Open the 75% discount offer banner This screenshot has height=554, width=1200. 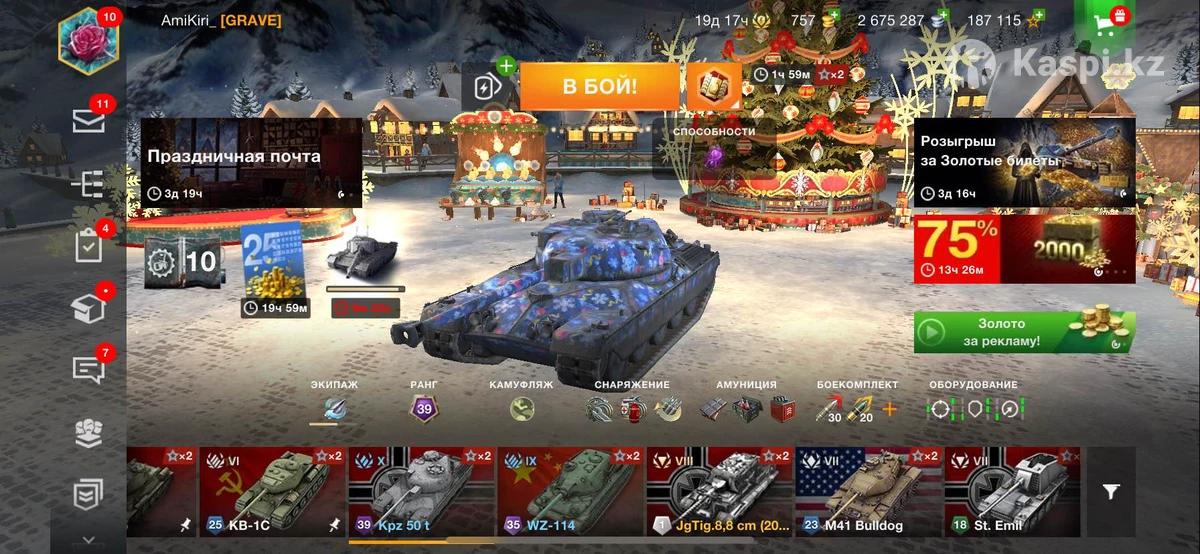(x=1024, y=249)
